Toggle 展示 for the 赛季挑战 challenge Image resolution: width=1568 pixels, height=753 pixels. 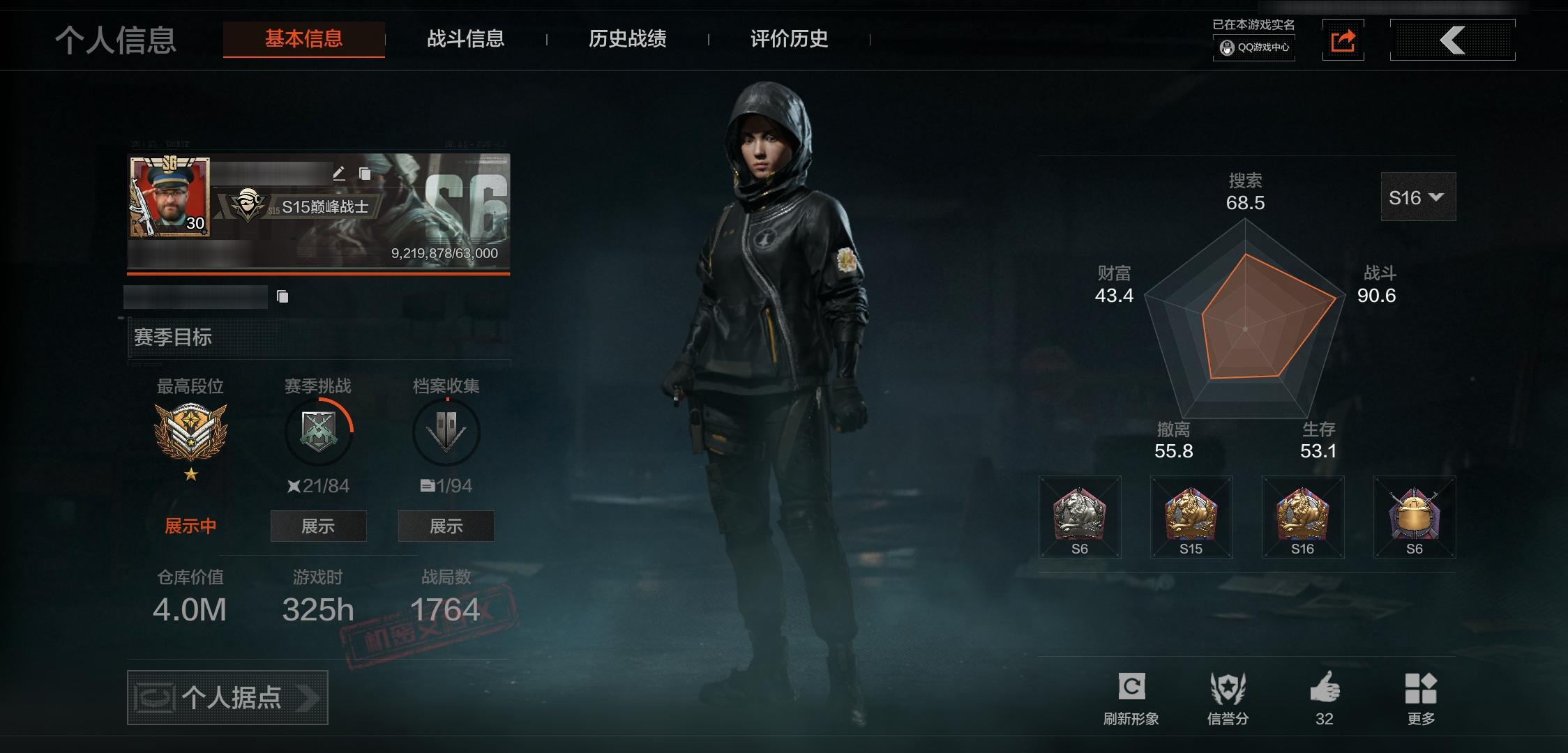pos(318,526)
